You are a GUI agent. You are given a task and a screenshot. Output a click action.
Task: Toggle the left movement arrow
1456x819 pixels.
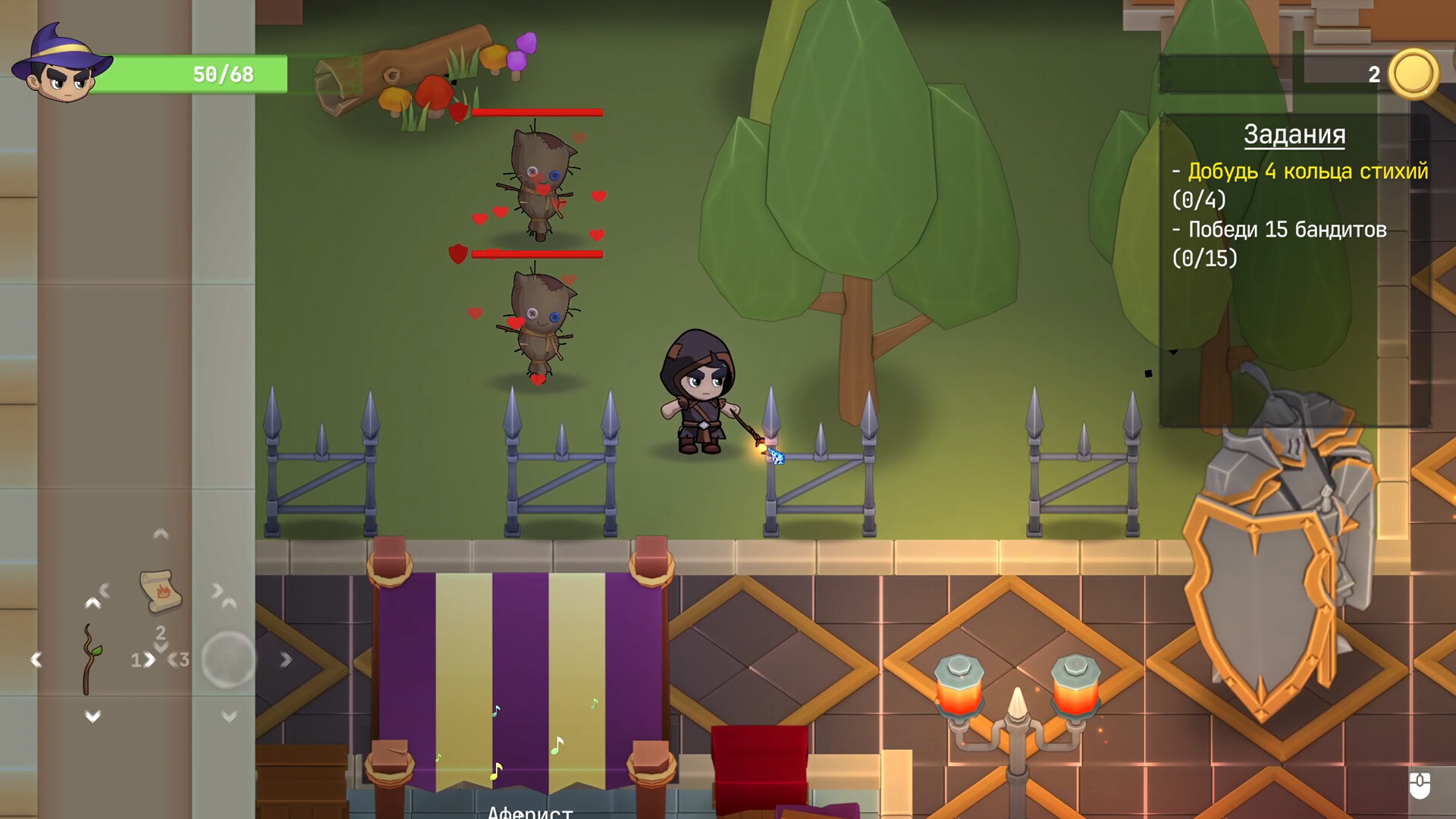click(x=35, y=657)
